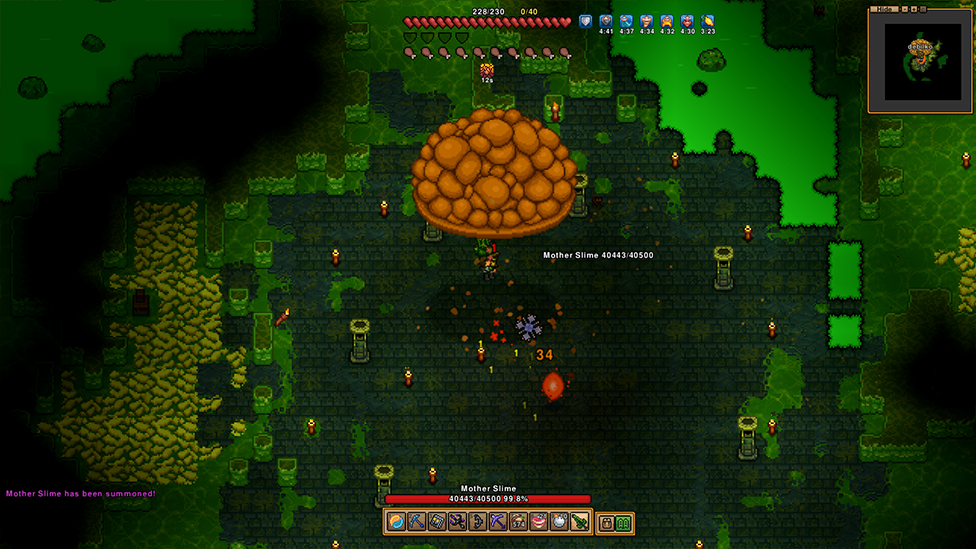Viewport: 976px width, 549px height.
Task: Select the blue pickaxe hotbar slot
Action: click(415, 522)
